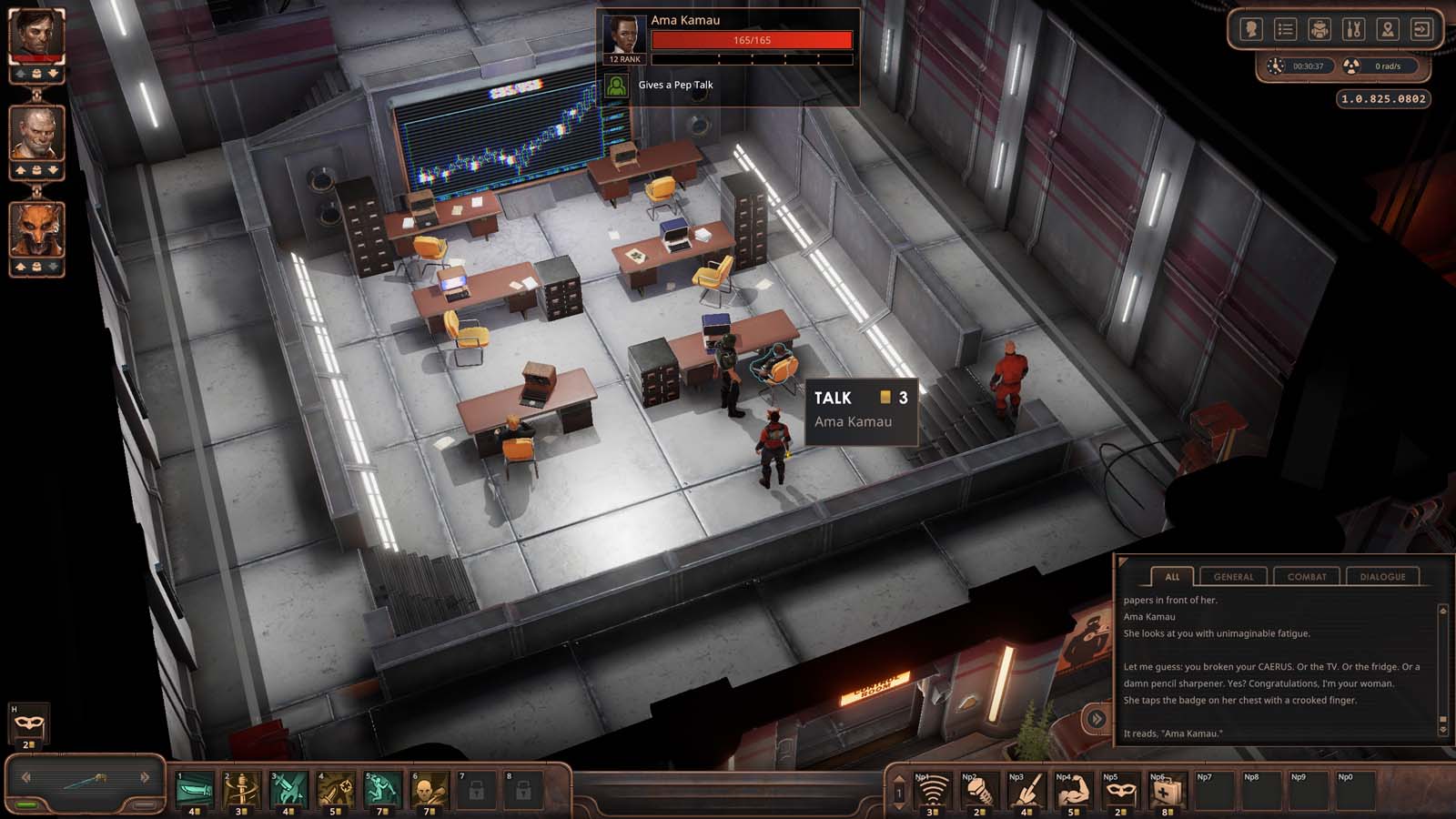Use the first aid kit slot
Screen dimensions: 1456x819
point(1167,792)
